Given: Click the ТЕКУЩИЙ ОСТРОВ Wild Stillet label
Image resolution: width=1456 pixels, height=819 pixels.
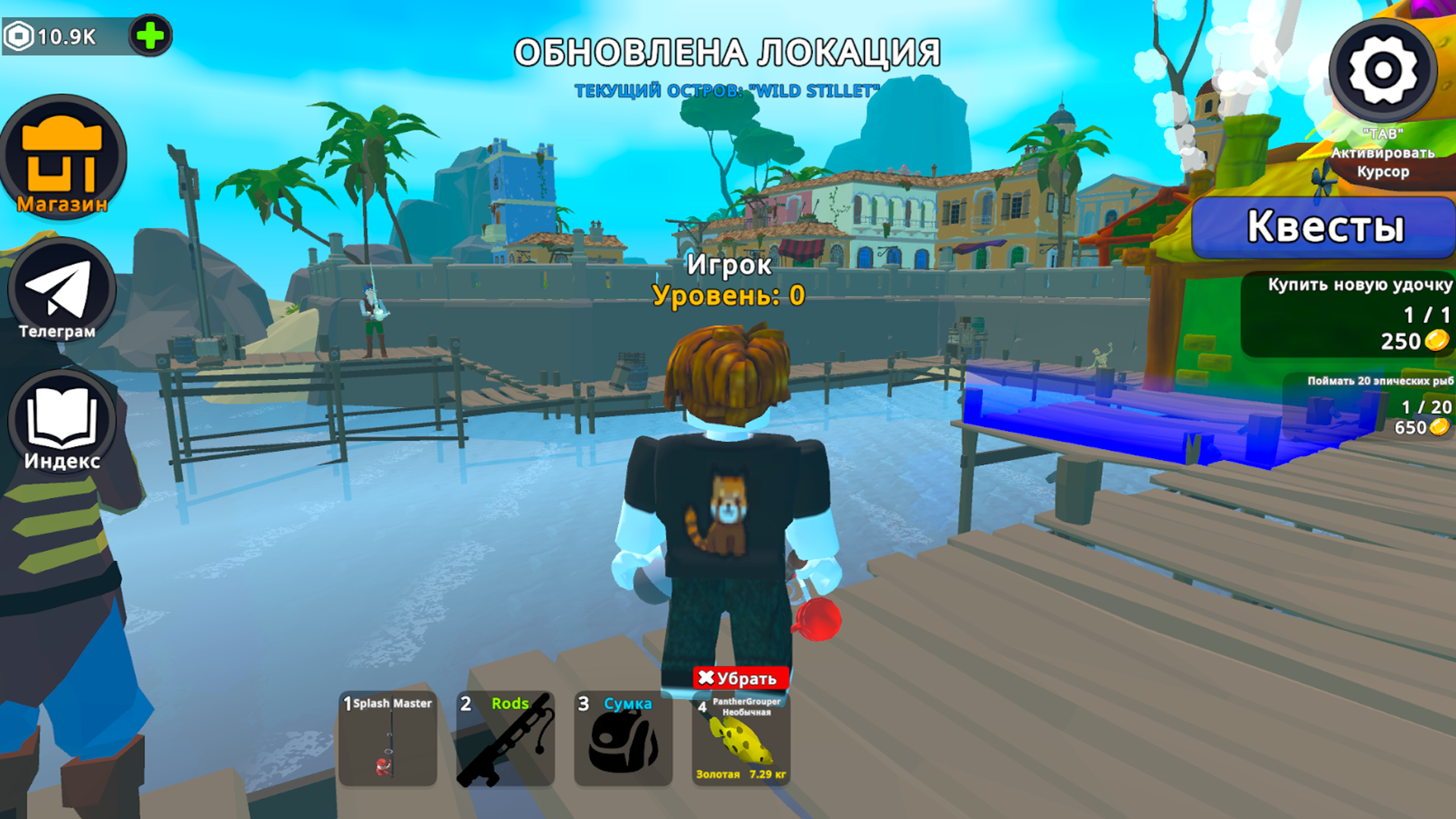Looking at the screenshot, I should click(x=728, y=89).
